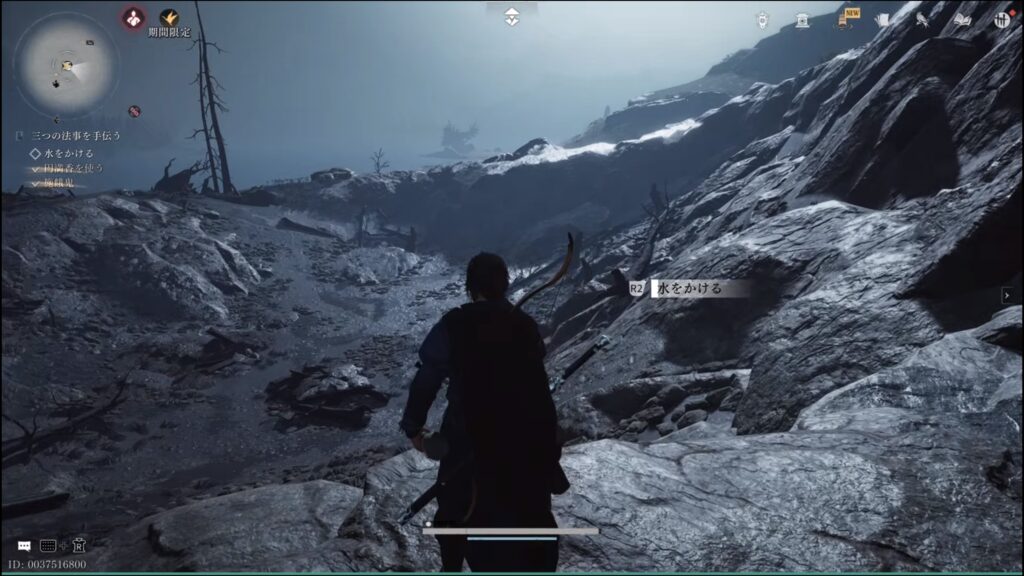Select the red character buff icon
Screen dimensions: 1024x576
(x=133, y=17)
